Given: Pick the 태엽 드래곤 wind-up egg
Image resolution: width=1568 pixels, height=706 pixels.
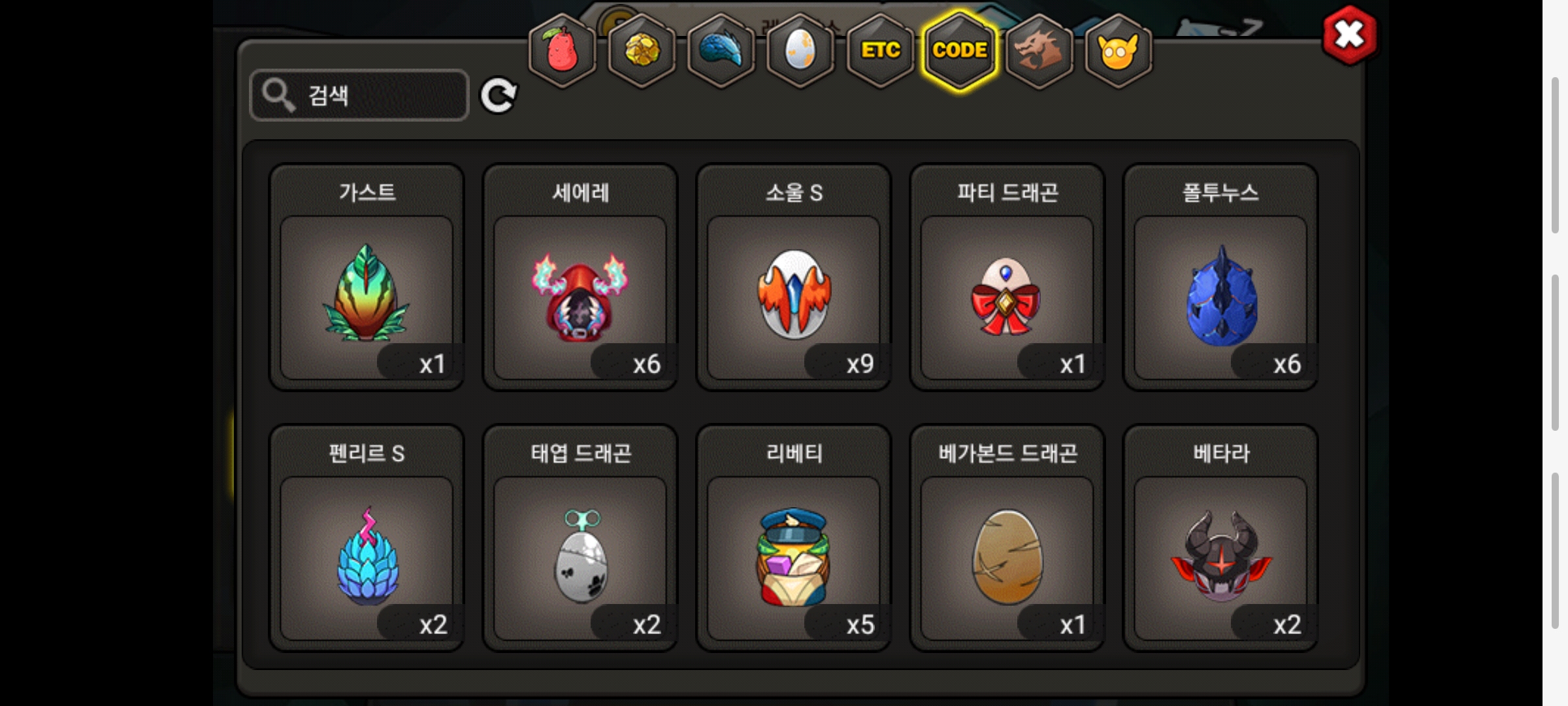Looking at the screenshot, I should (580, 556).
